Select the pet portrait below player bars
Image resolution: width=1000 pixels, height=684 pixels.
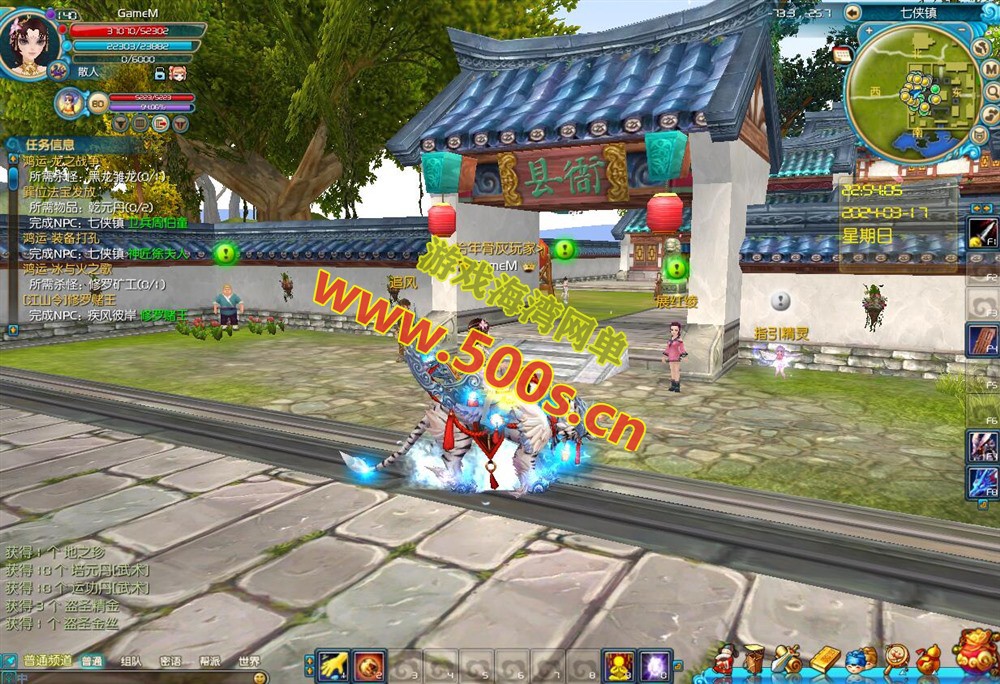(x=70, y=102)
